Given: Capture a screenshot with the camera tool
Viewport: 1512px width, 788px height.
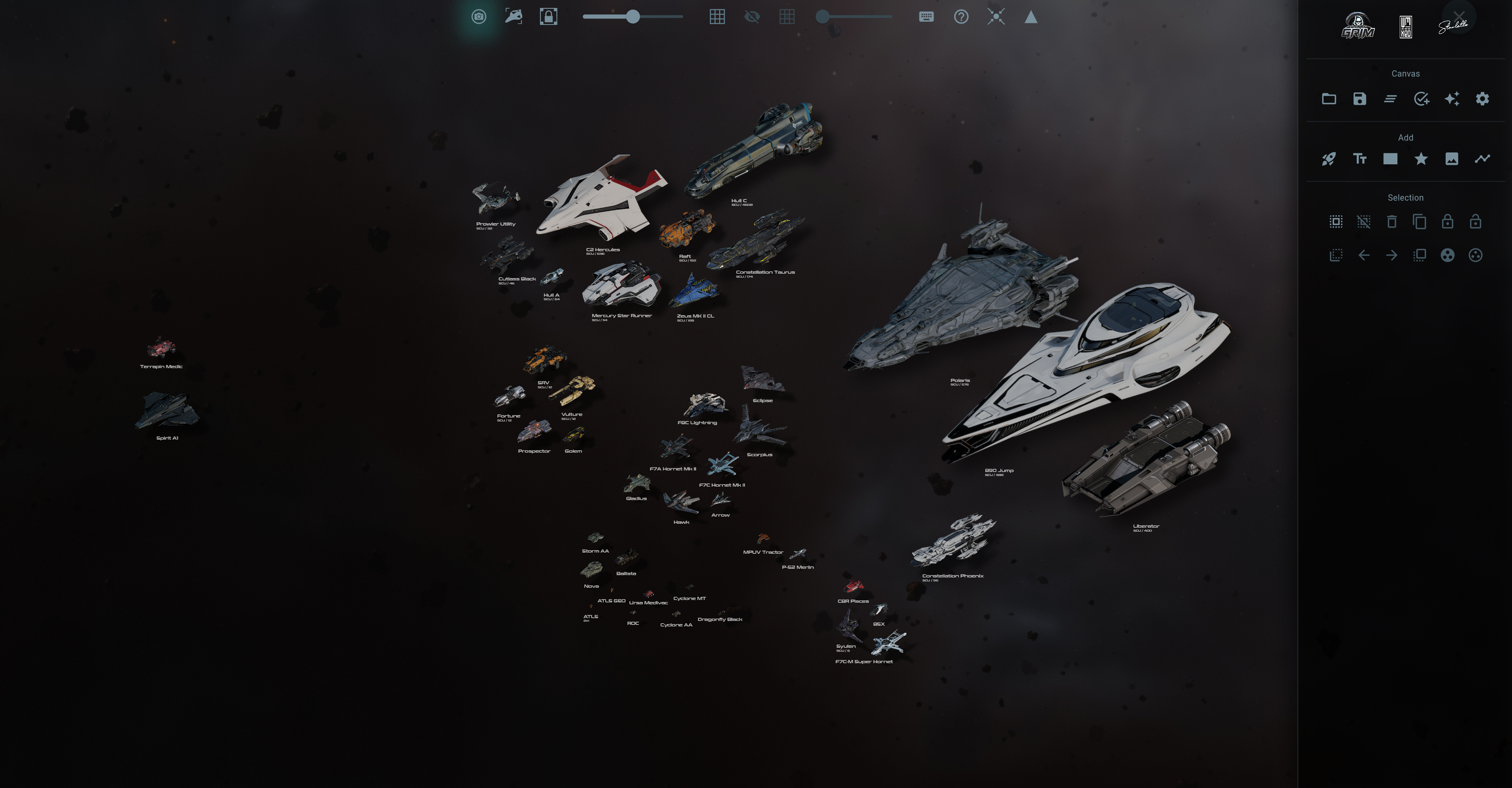Looking at the screenshot, I should [478, 17].
